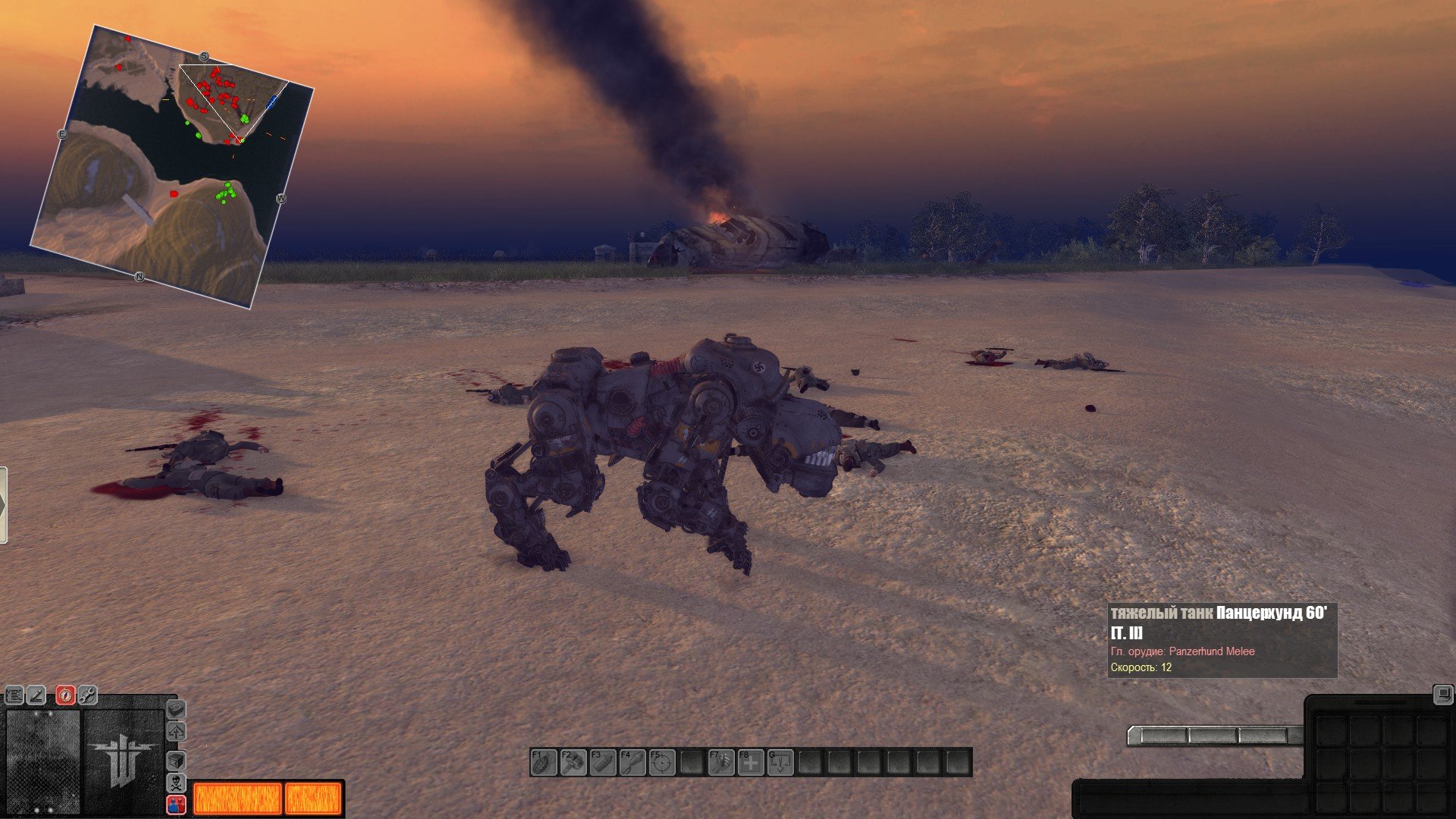Activate the F5 crosshair aim slot

tap(662, 762)
